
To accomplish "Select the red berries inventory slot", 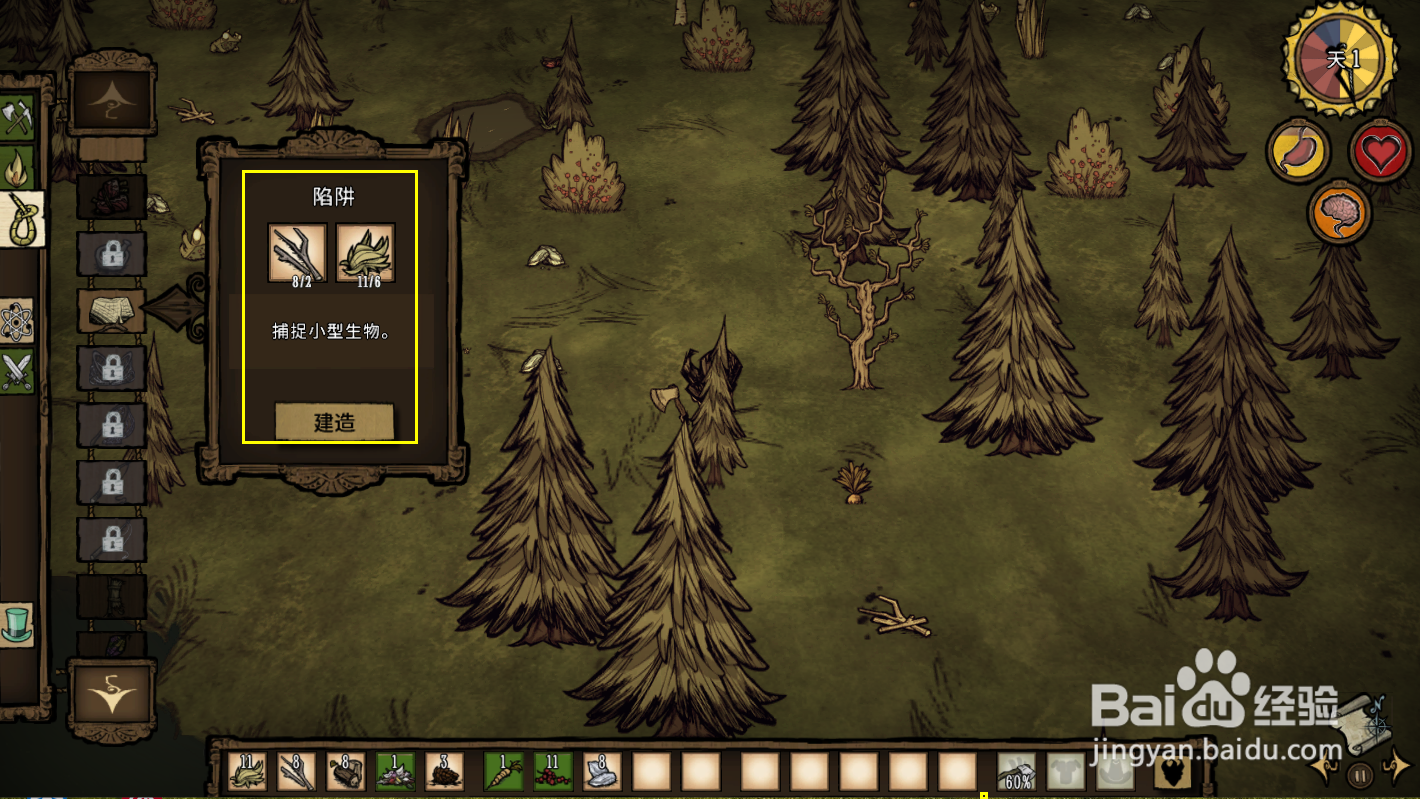I will click(552, 771).
